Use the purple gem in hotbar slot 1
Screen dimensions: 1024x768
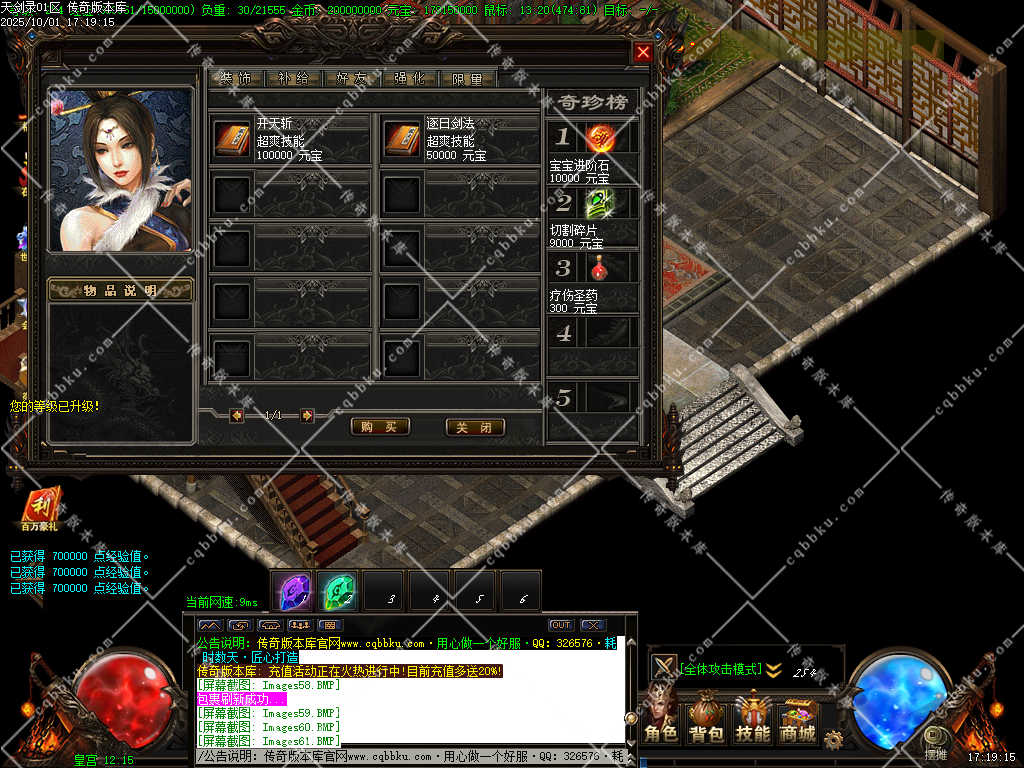293,592
